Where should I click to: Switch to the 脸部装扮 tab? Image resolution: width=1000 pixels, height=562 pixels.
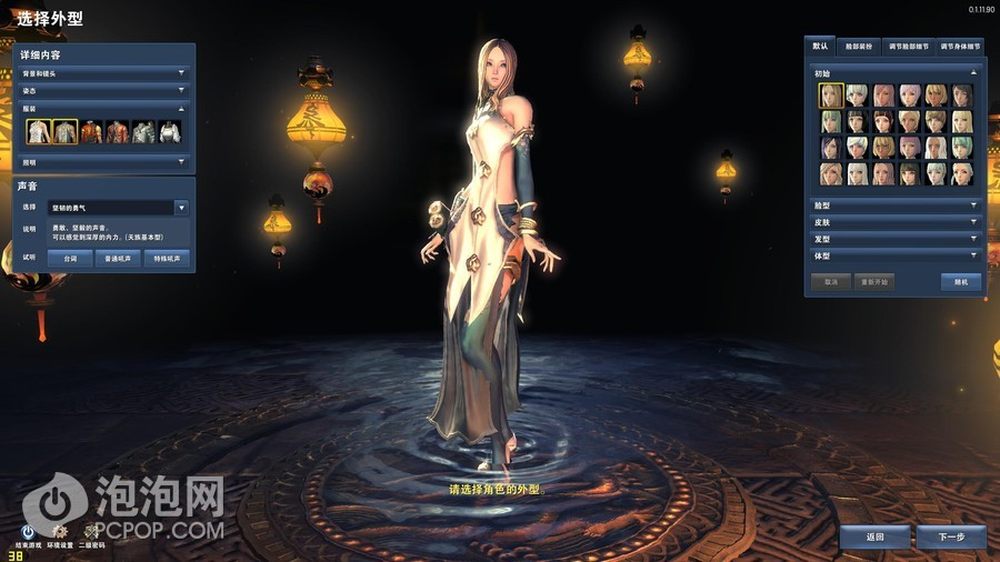(x=856, y=47)
